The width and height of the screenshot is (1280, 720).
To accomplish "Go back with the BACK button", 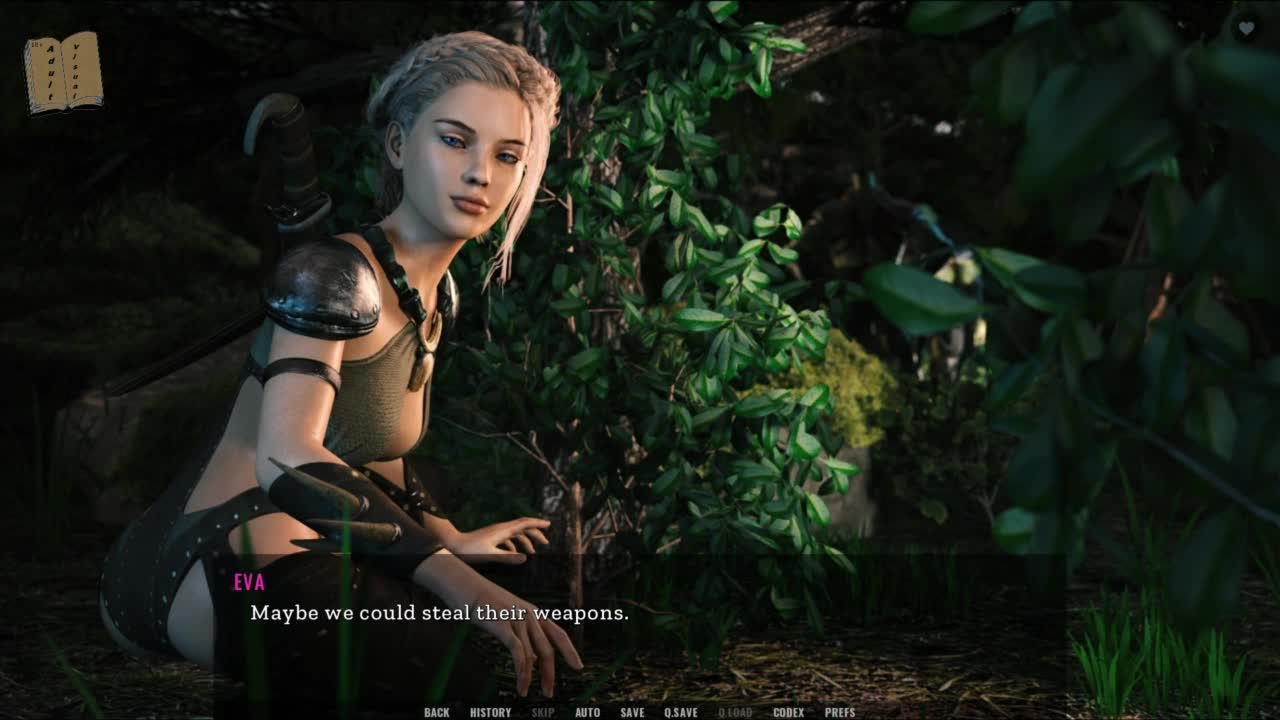I will pyautogui.click(x=436, y=712).
